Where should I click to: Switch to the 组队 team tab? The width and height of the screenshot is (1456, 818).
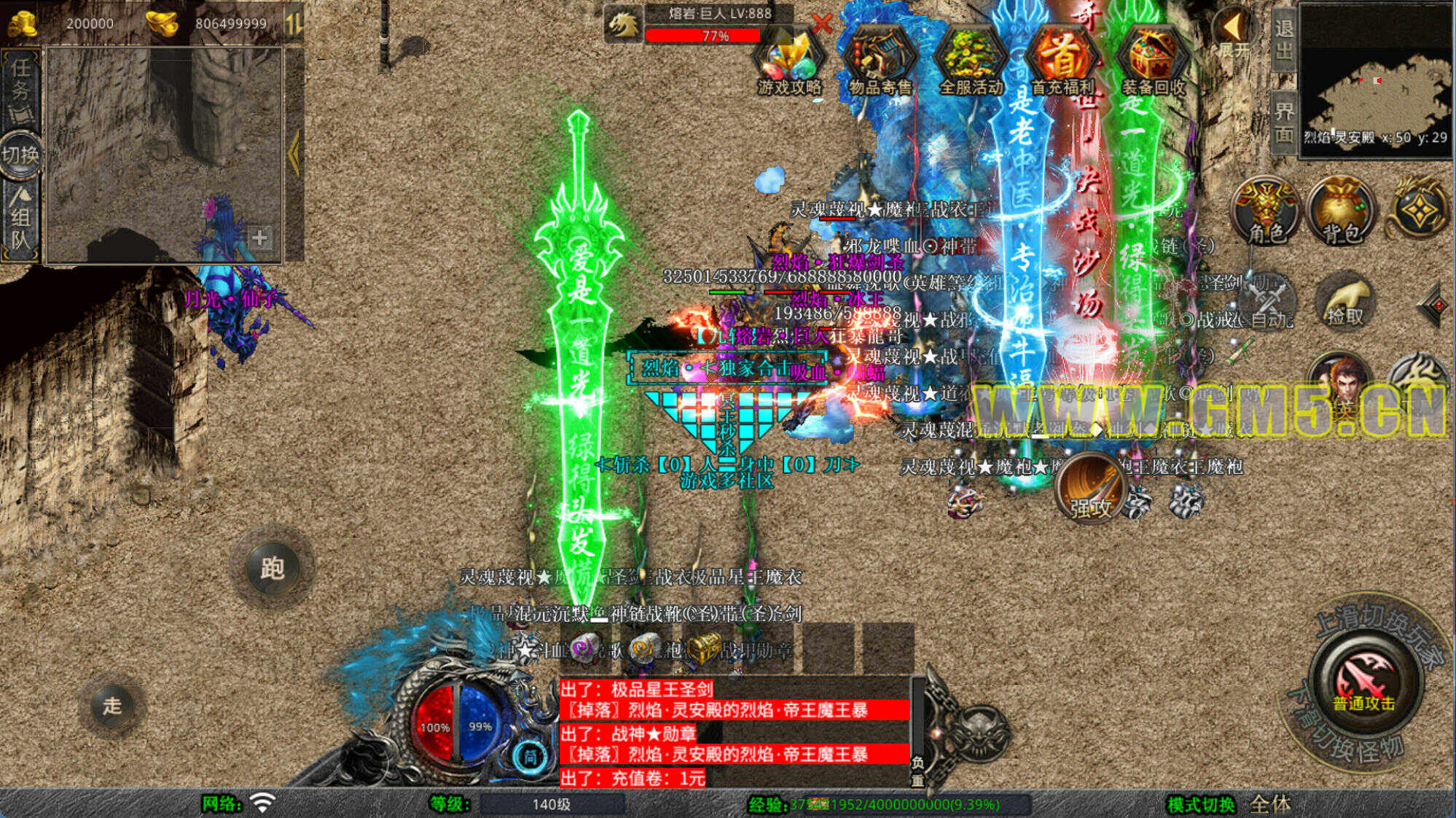coord(20,219)
